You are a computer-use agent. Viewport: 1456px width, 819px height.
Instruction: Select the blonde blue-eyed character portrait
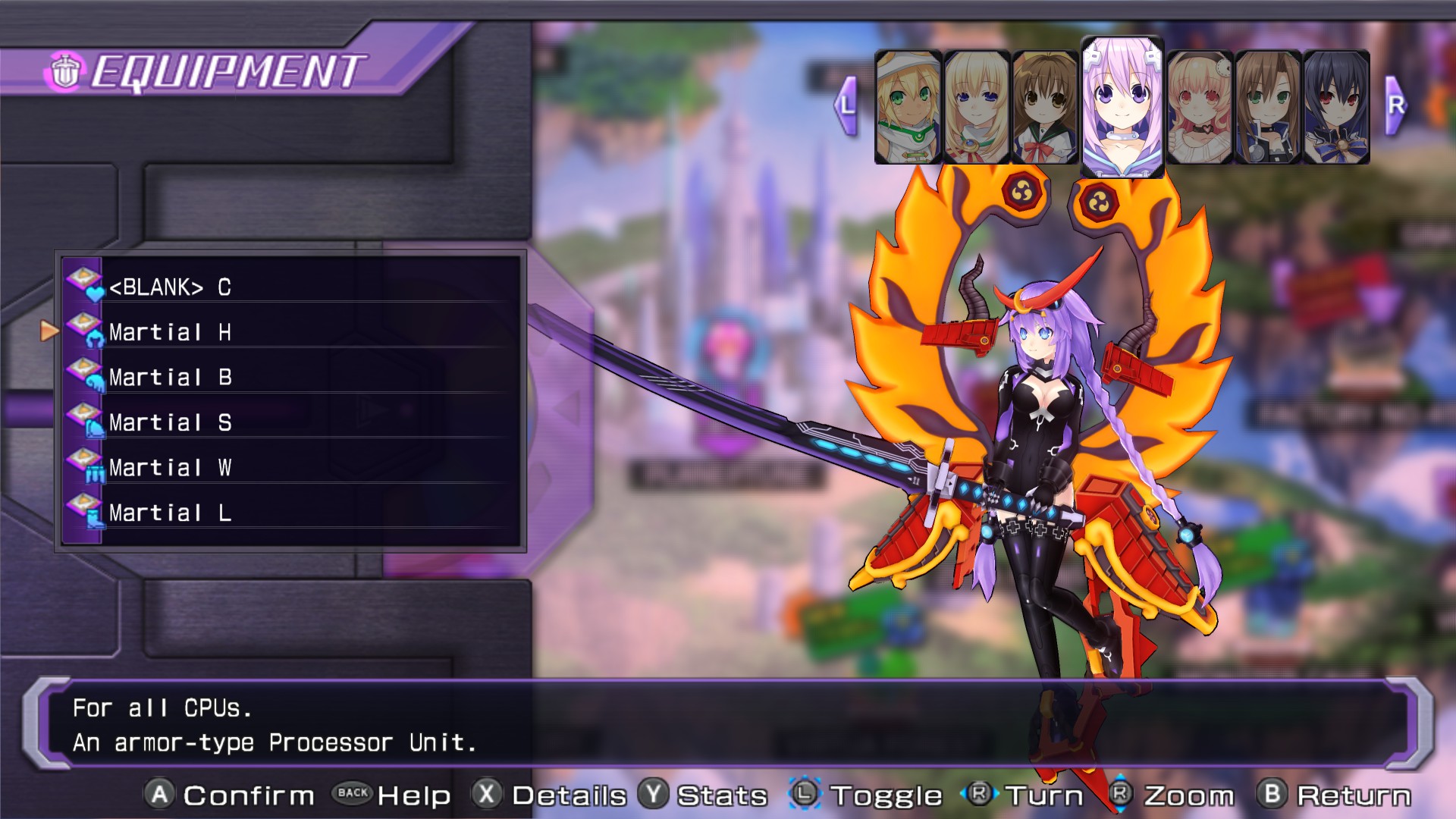[x=976, y=107]
